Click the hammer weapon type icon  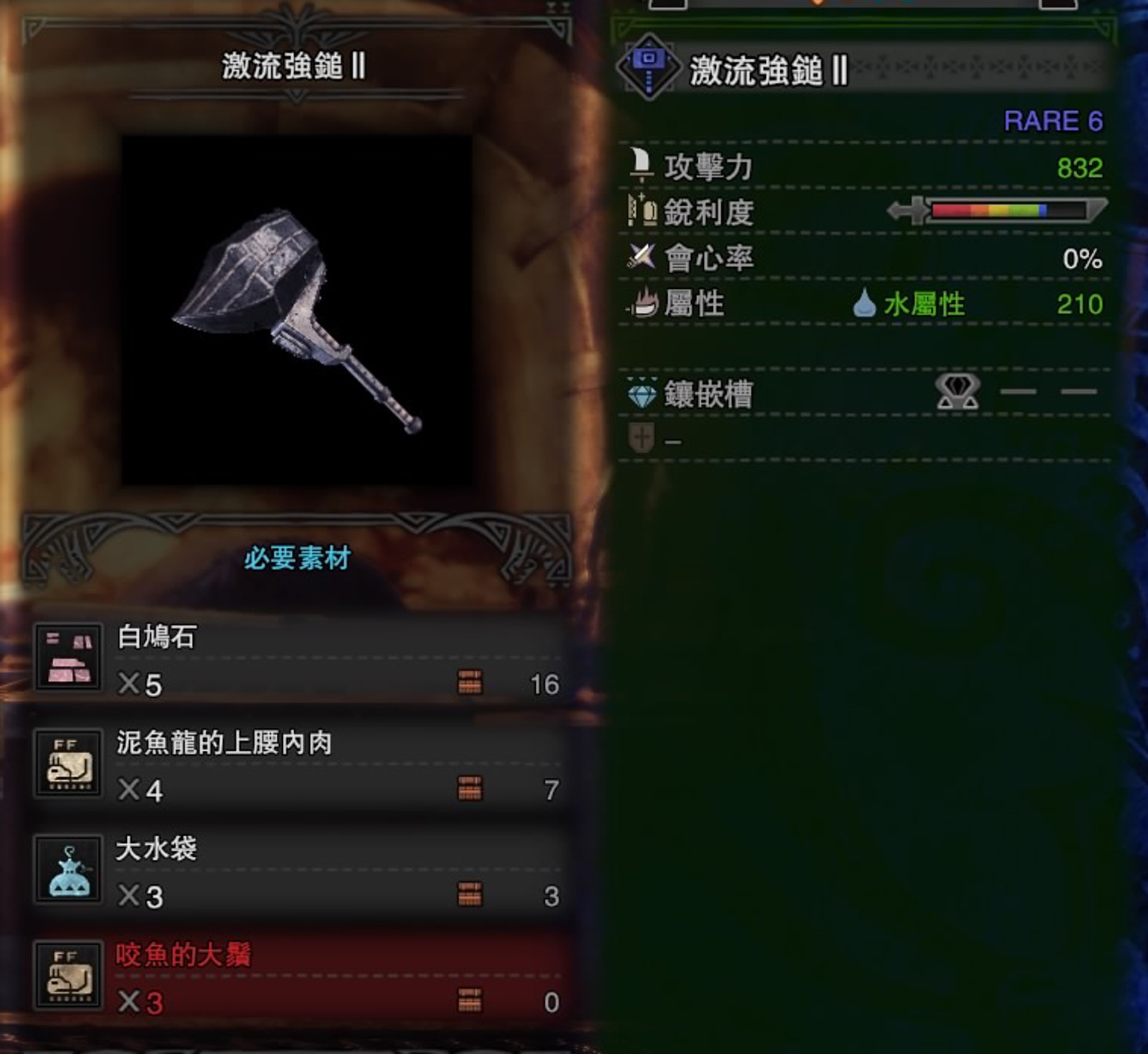click(648, 68)
